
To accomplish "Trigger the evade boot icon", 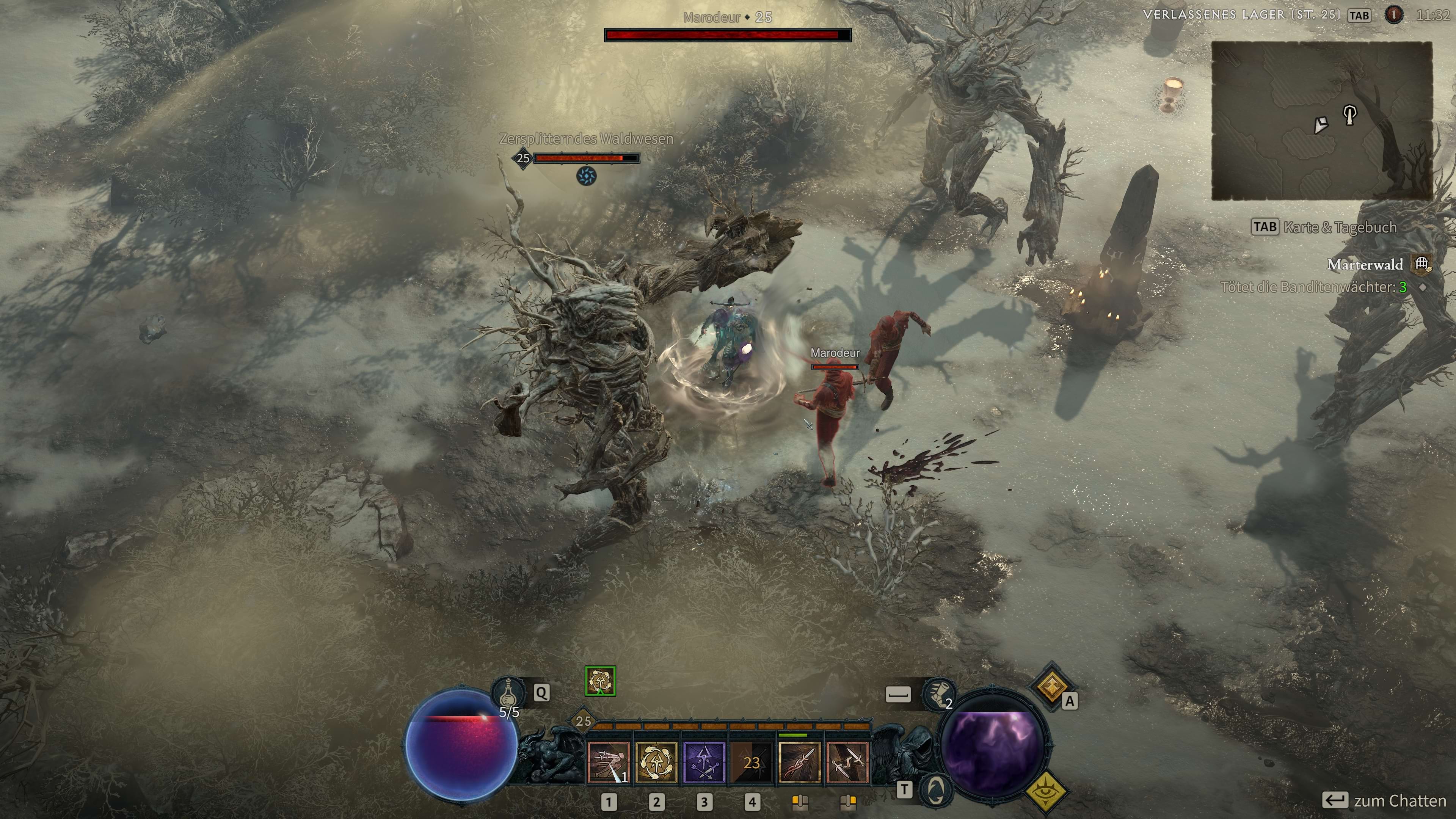I will pyautogui.click(x=938, y=693).
